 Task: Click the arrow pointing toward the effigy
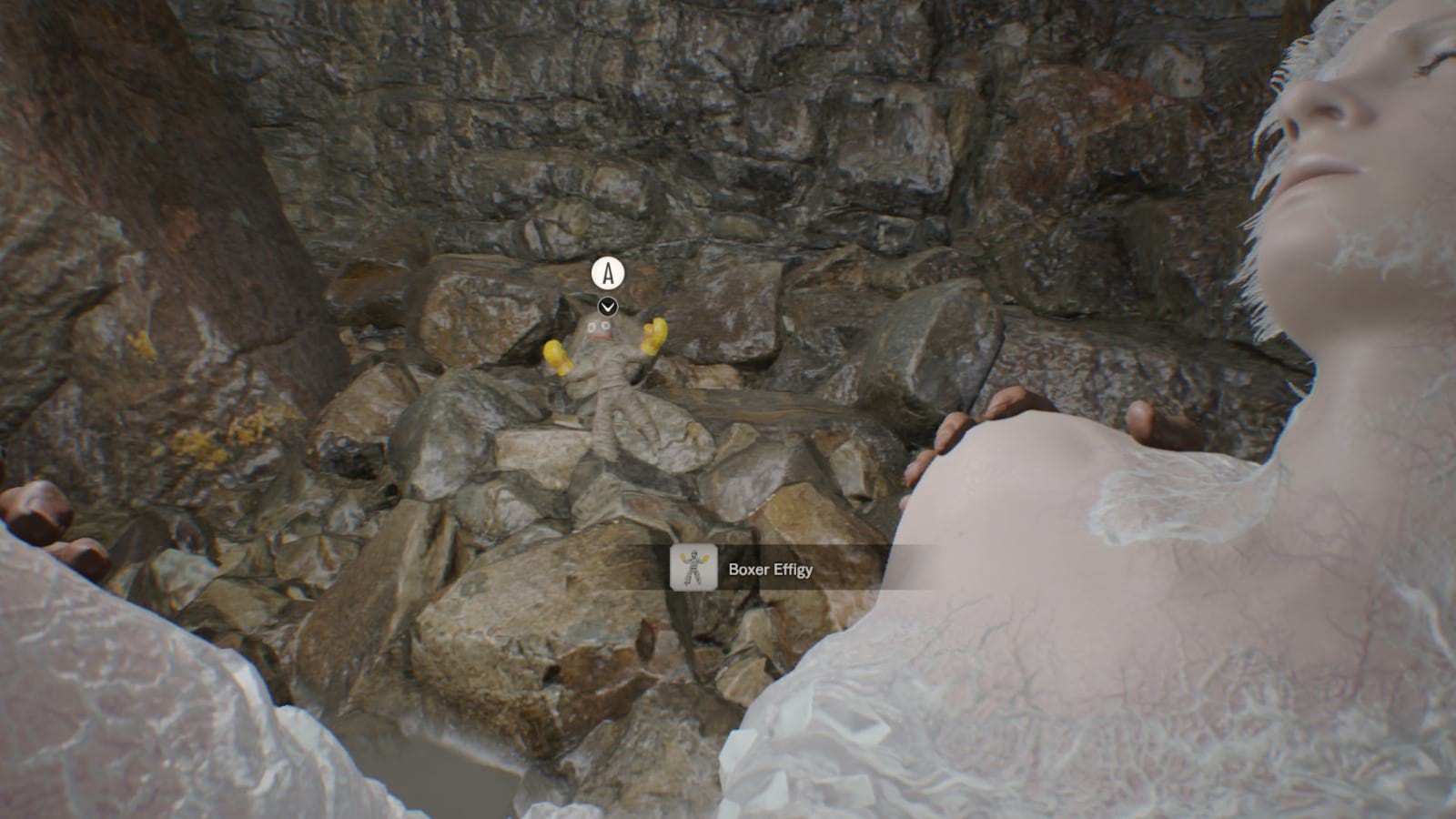pos(606,305)
